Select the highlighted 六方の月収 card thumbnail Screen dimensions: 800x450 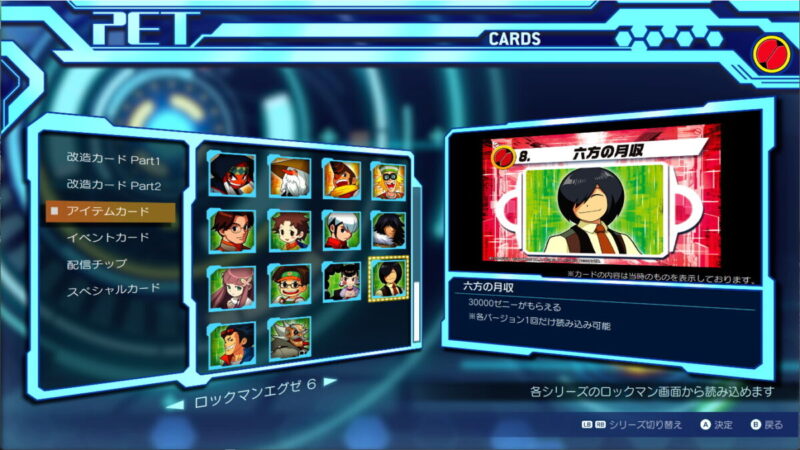(388, 280)
